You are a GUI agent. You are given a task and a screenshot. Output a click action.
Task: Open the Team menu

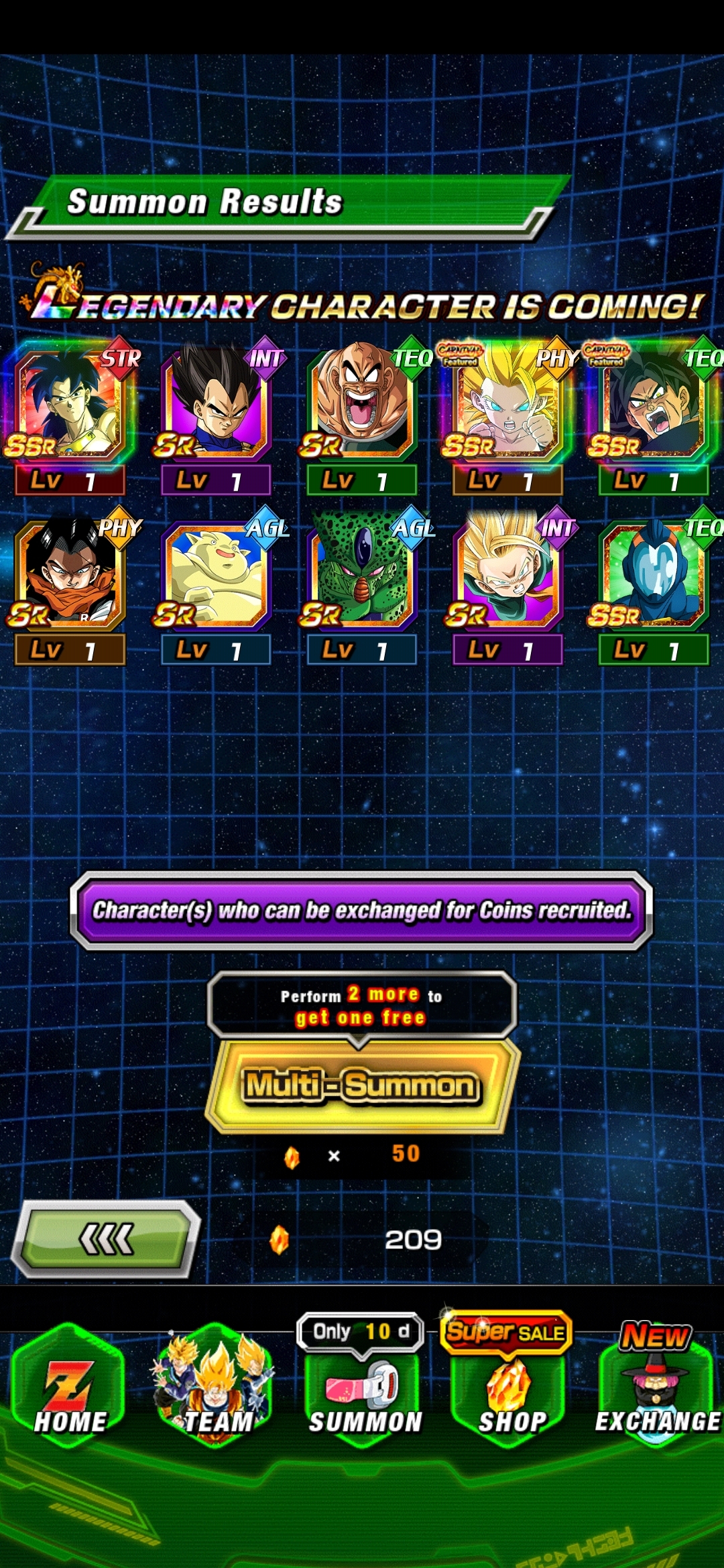point(216,1387)
